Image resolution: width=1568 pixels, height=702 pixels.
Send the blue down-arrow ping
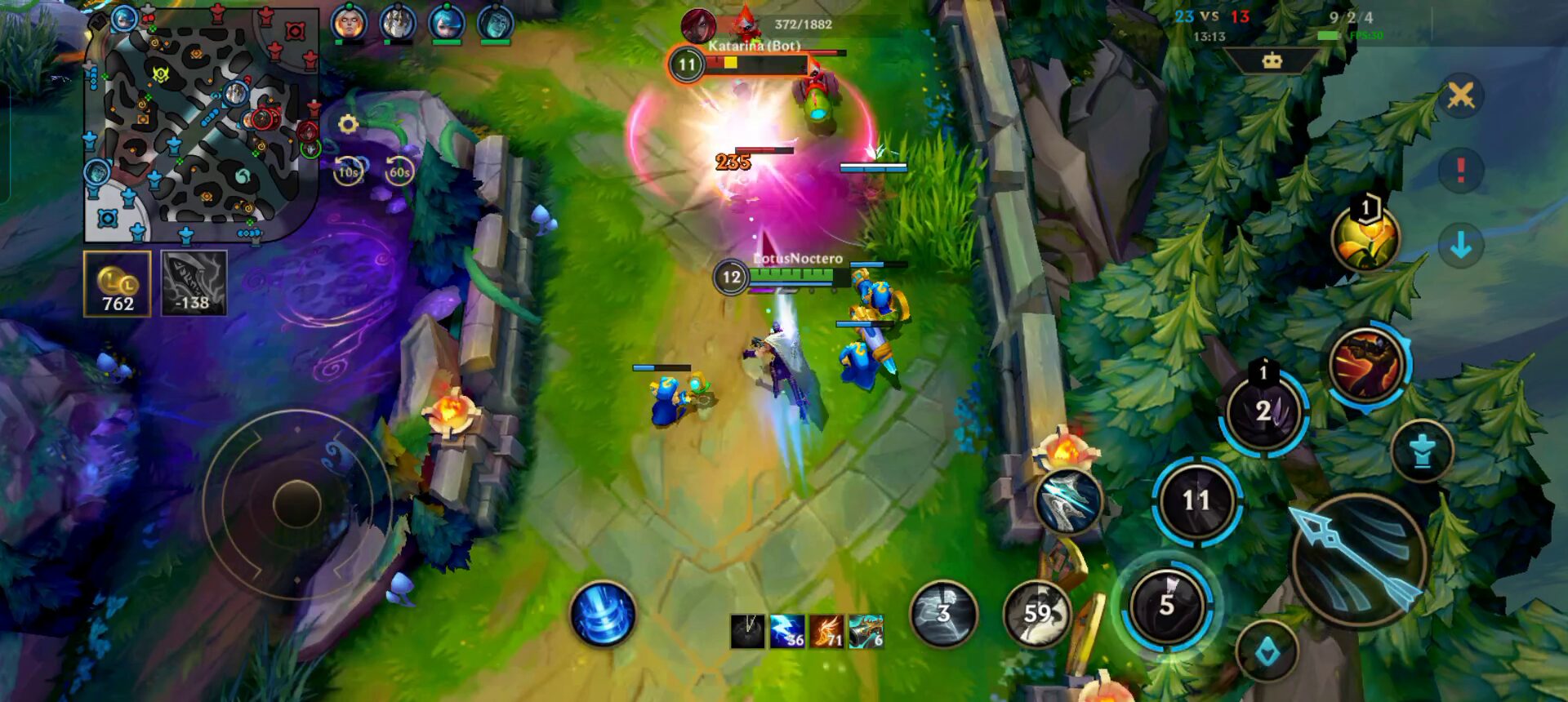1460,244
